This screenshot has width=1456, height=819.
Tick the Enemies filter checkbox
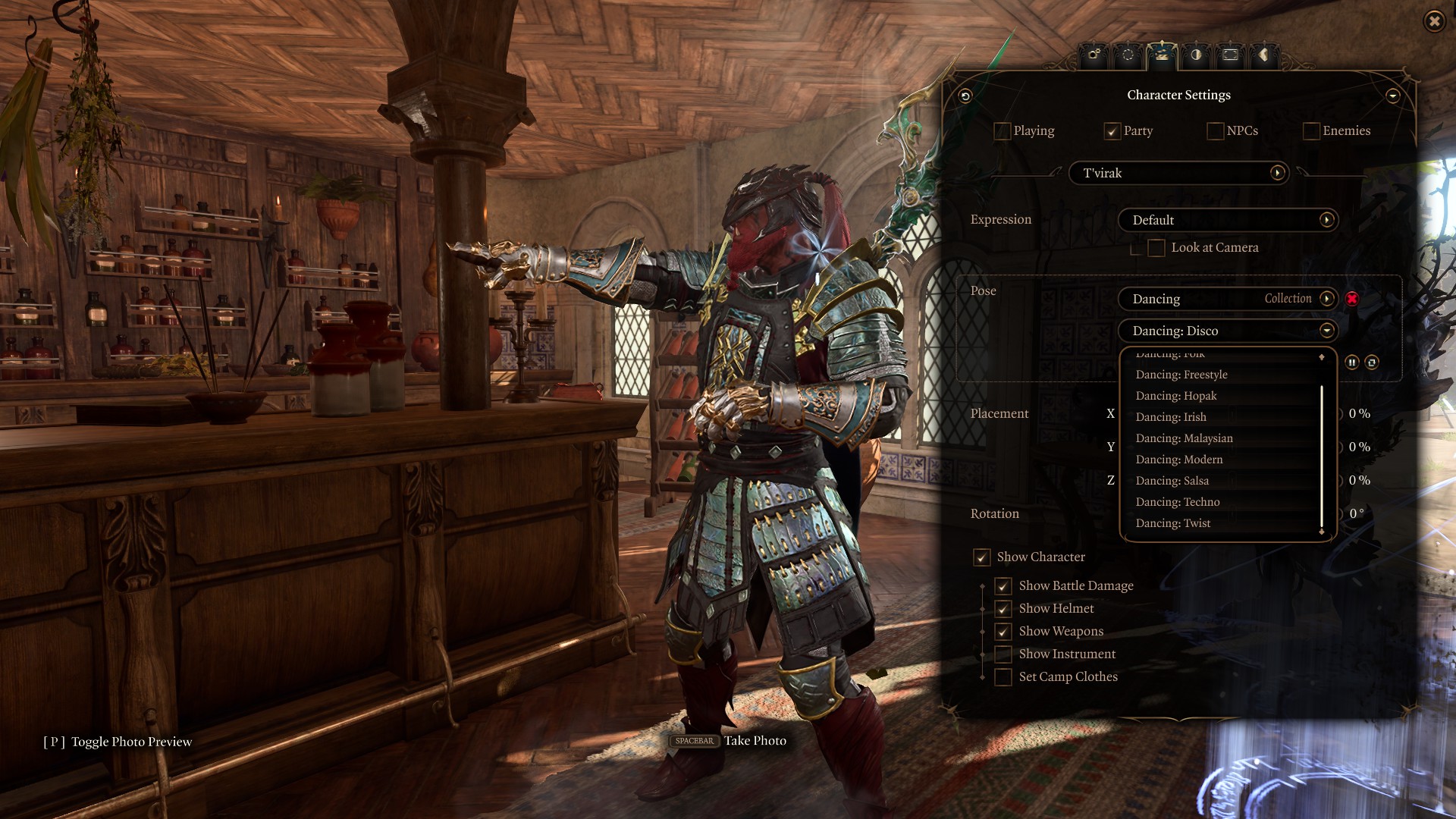click(x=1311, y=131)
